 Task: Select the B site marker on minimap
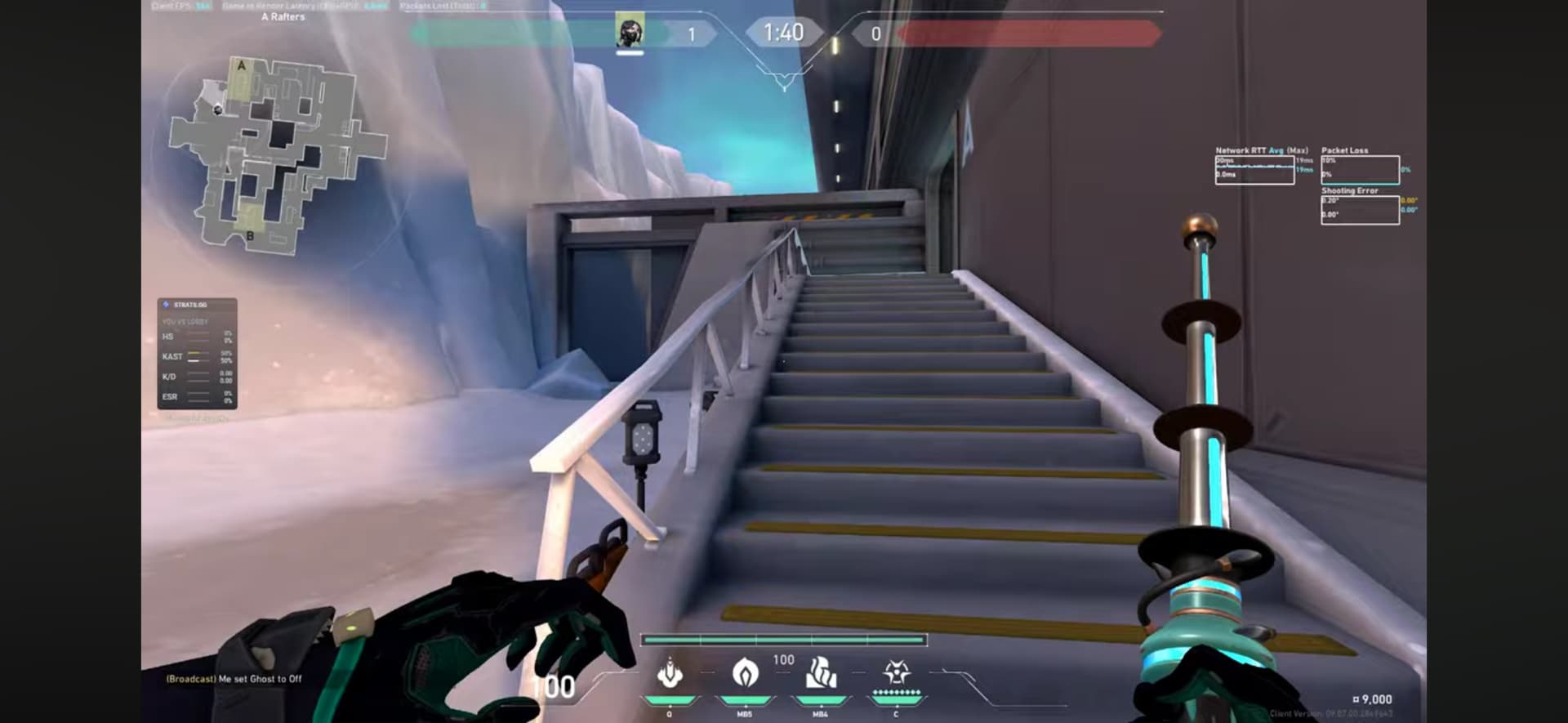click(x=250, y=236)
